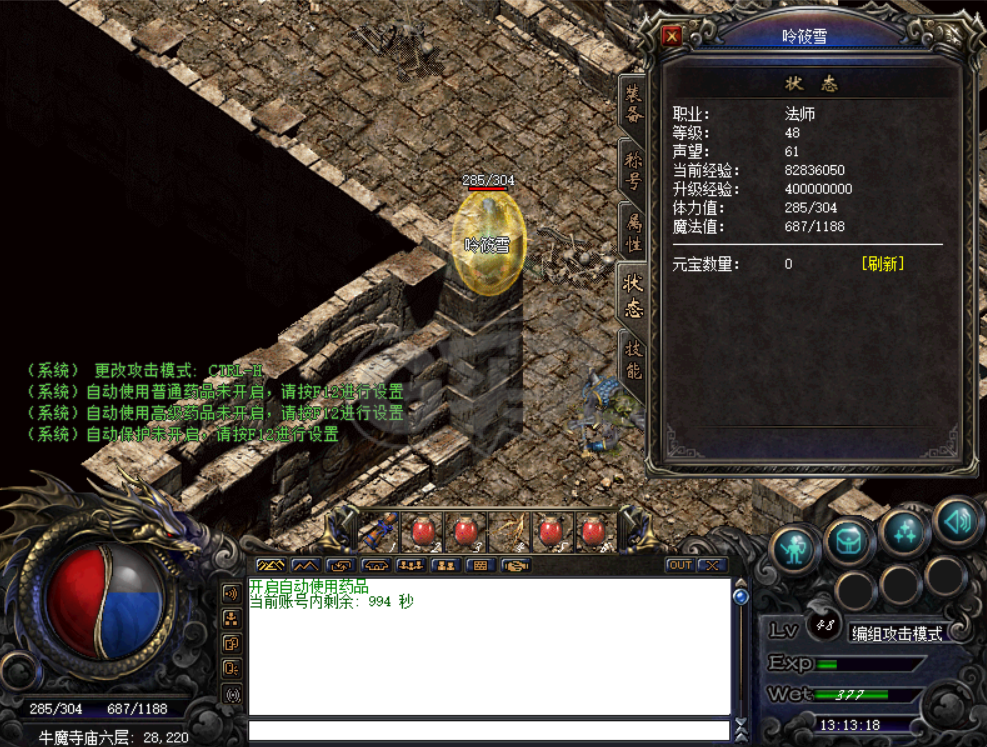Screen dimensions: 987x747
Task: Focus the chat text input field
Action: click(x=488, y=731)
